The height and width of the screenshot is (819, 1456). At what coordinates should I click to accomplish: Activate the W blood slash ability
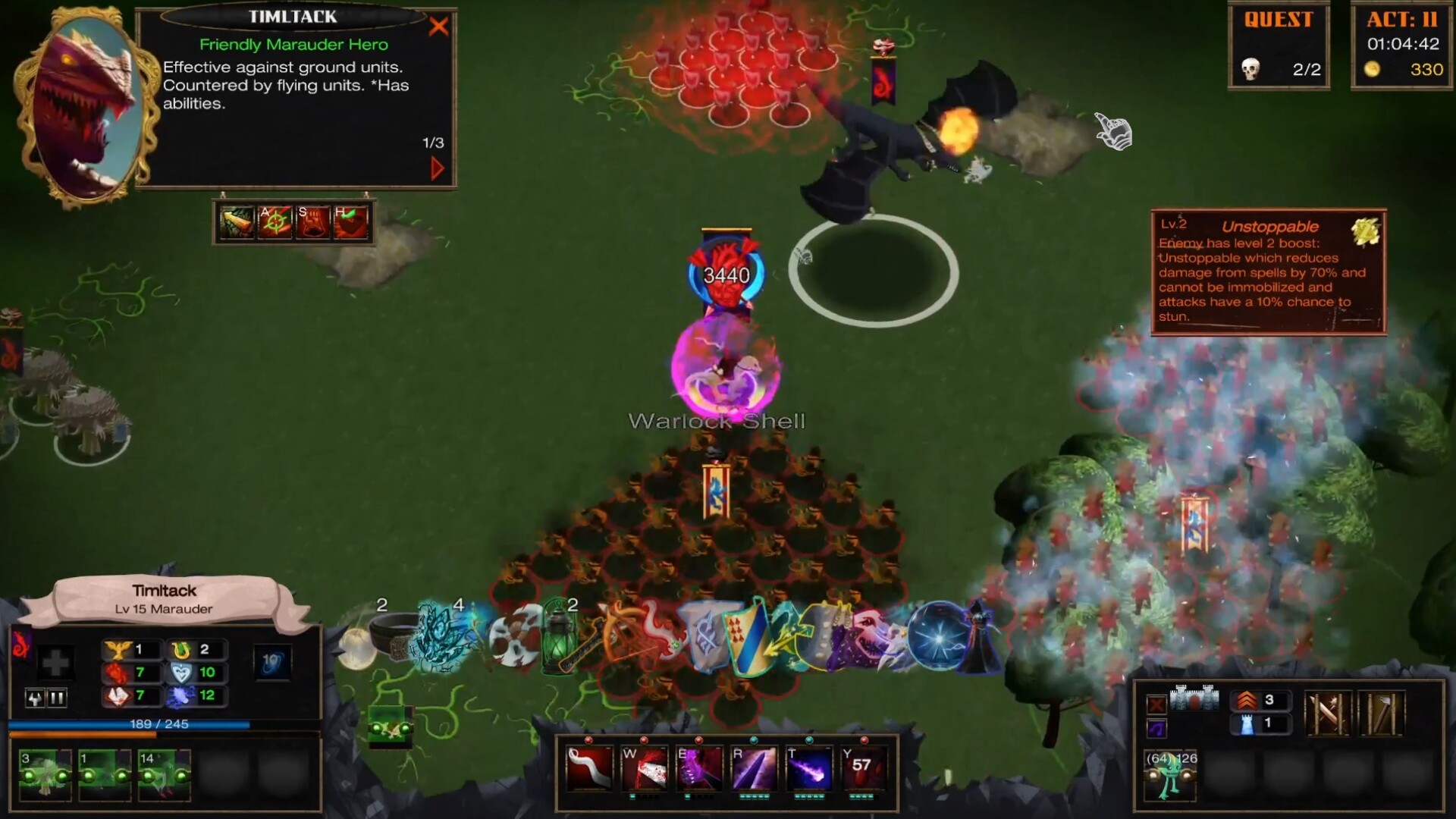[x=643, y=767]
